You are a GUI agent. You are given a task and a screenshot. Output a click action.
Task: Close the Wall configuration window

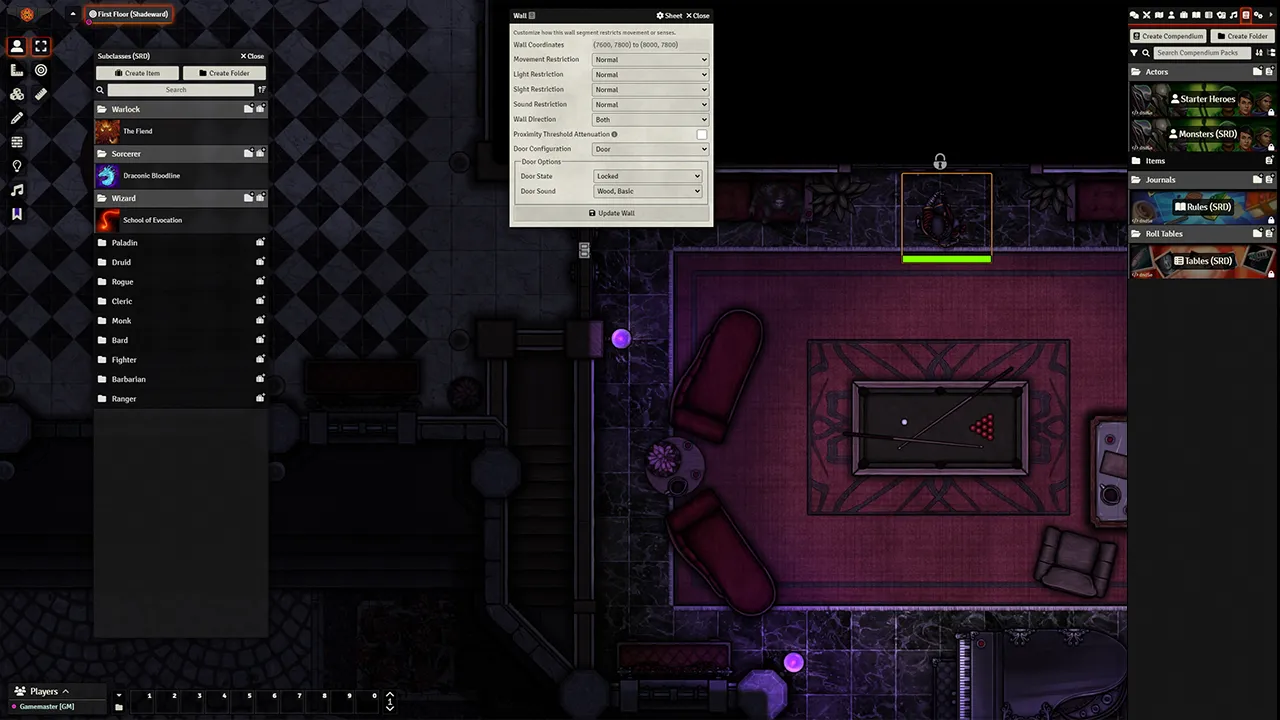(700, 16)
